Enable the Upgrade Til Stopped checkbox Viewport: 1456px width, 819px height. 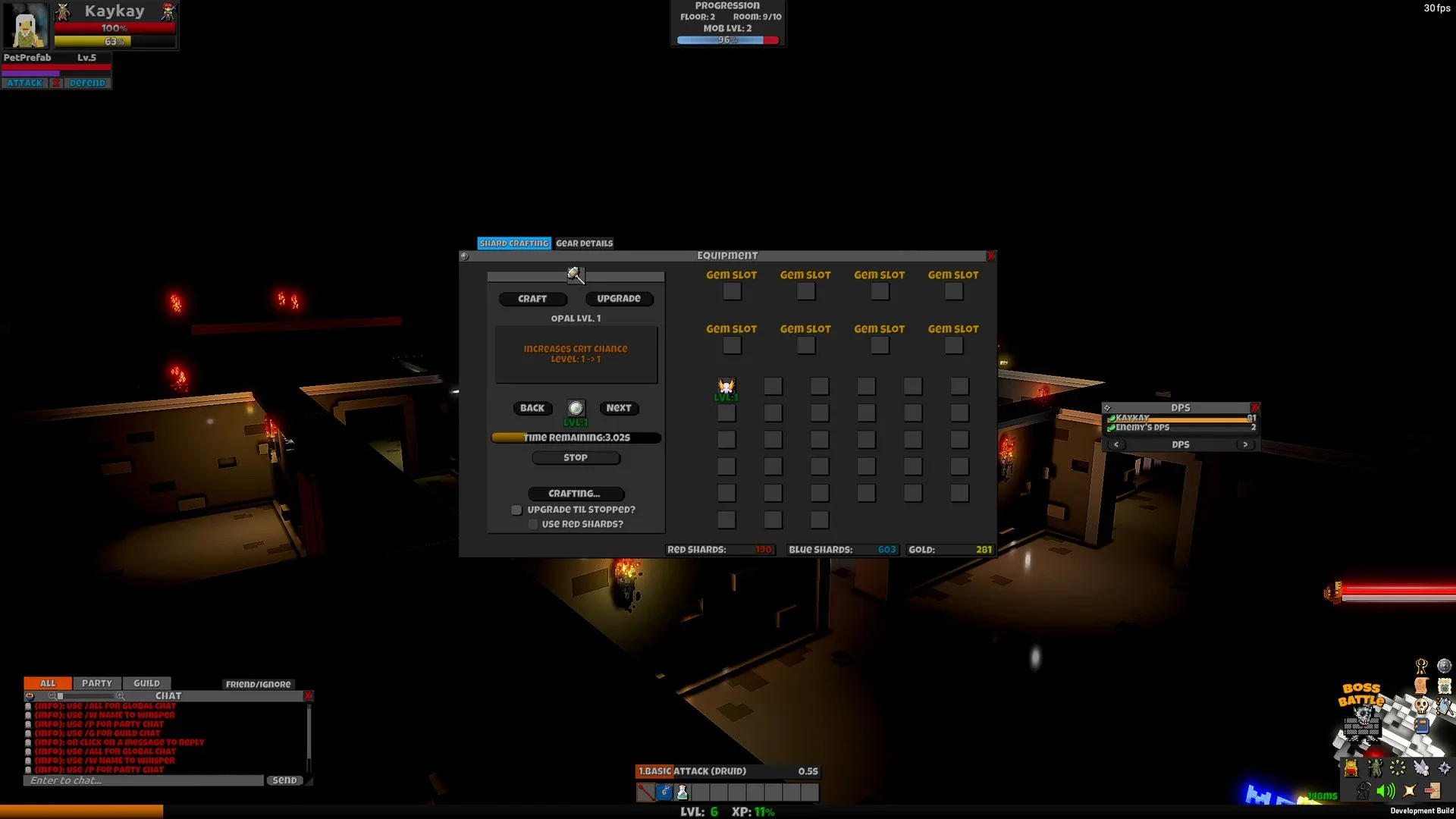pos(516,510)
